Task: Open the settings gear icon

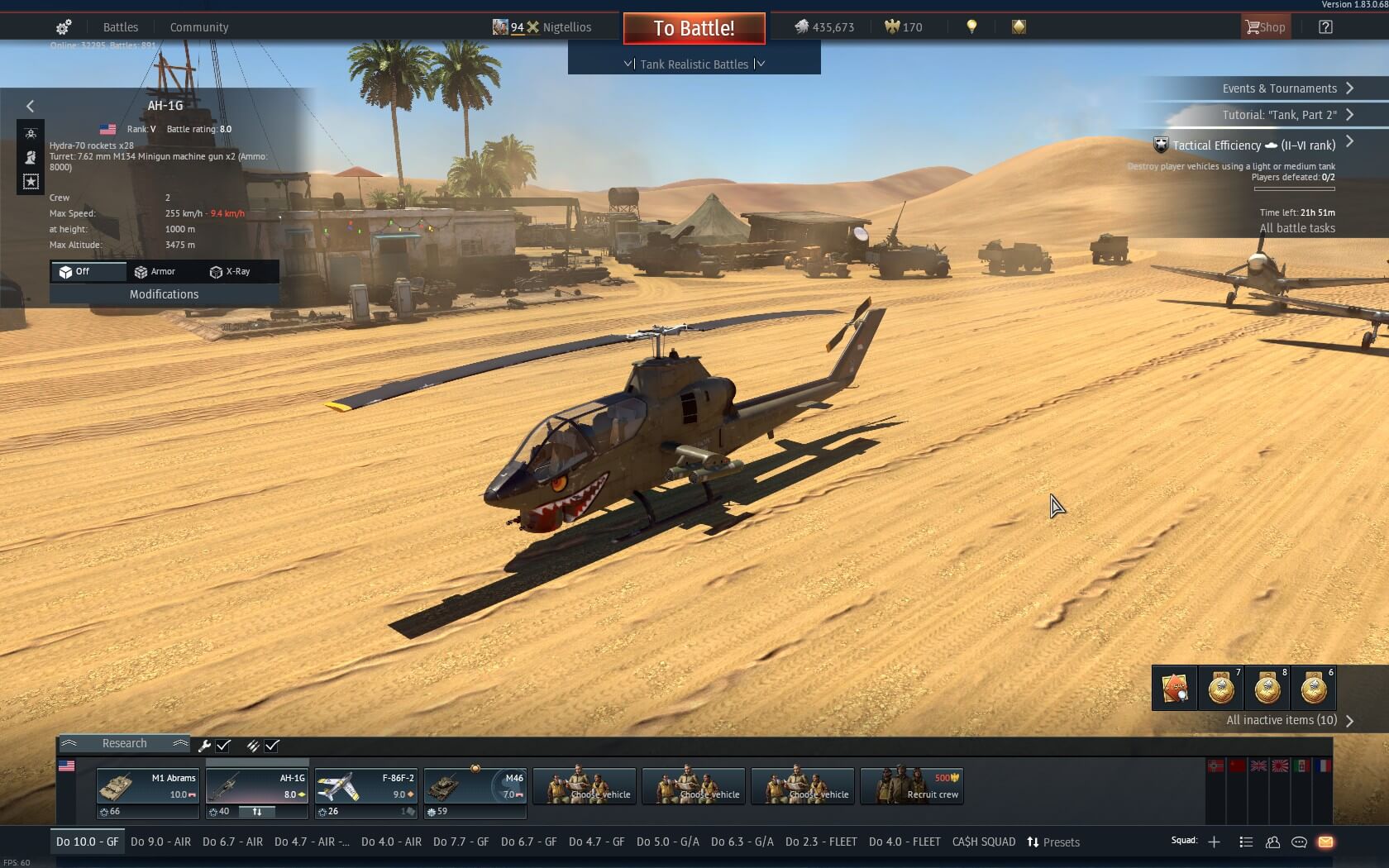Action: click(64, 27)
